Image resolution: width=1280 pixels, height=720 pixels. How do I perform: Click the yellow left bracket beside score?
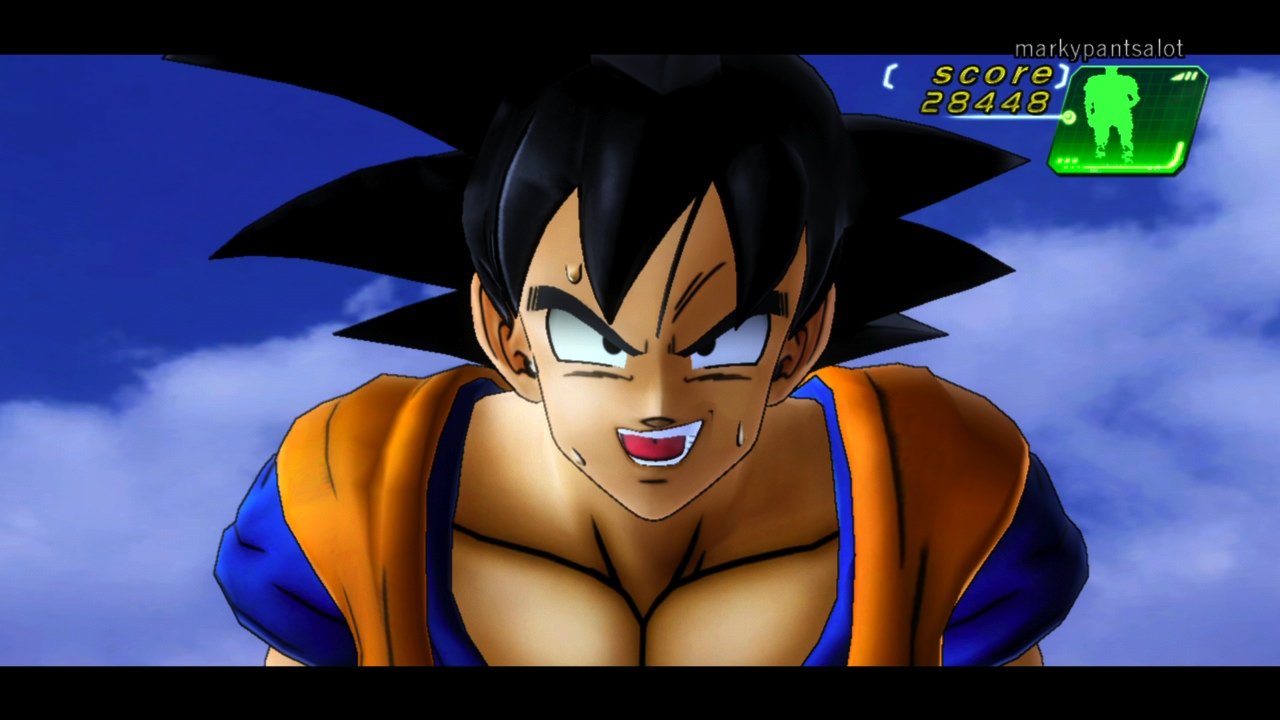click(x=888, y=77)
